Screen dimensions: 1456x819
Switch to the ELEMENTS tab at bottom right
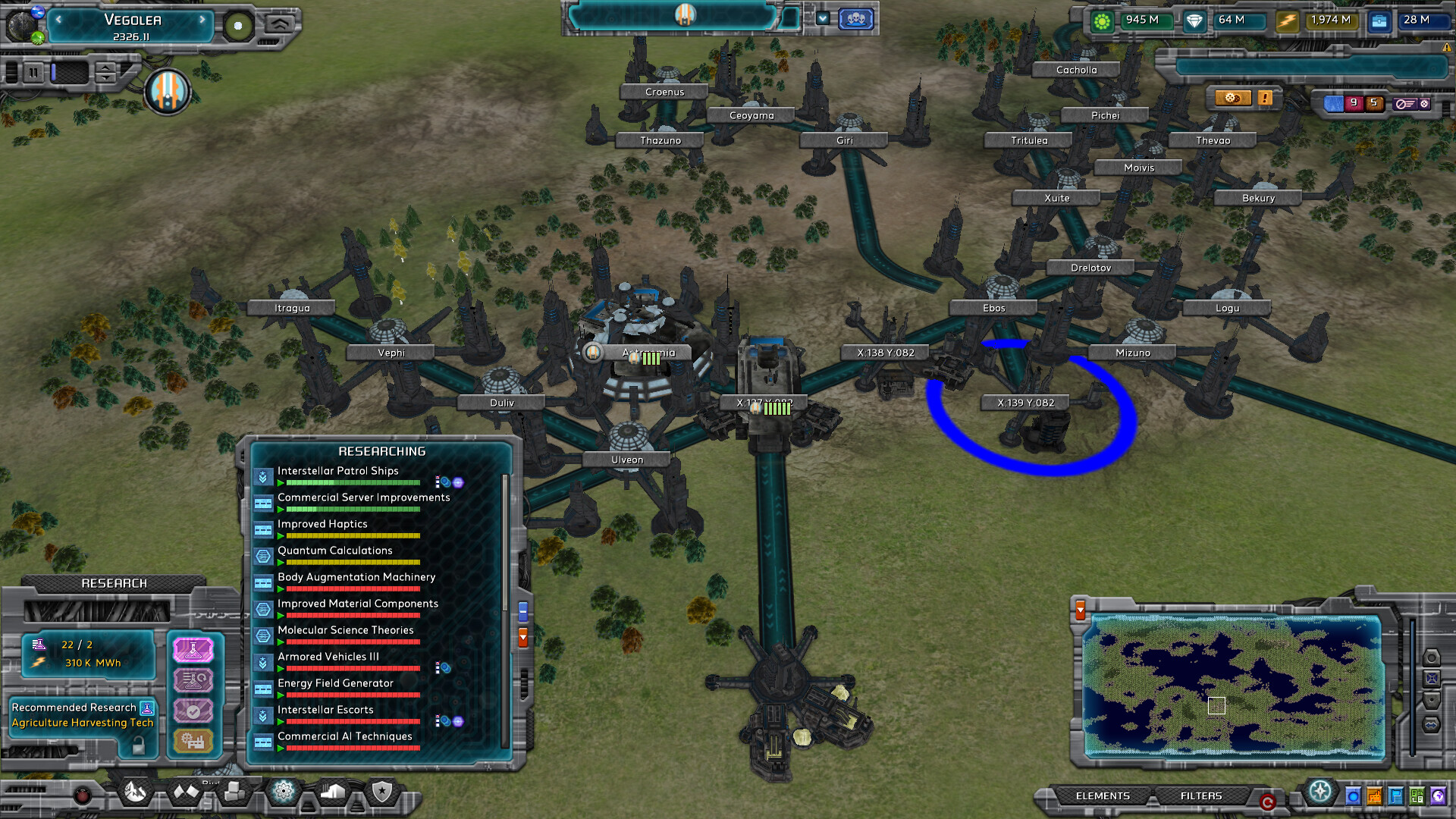pyautogui.click(x=1103, y=796)
